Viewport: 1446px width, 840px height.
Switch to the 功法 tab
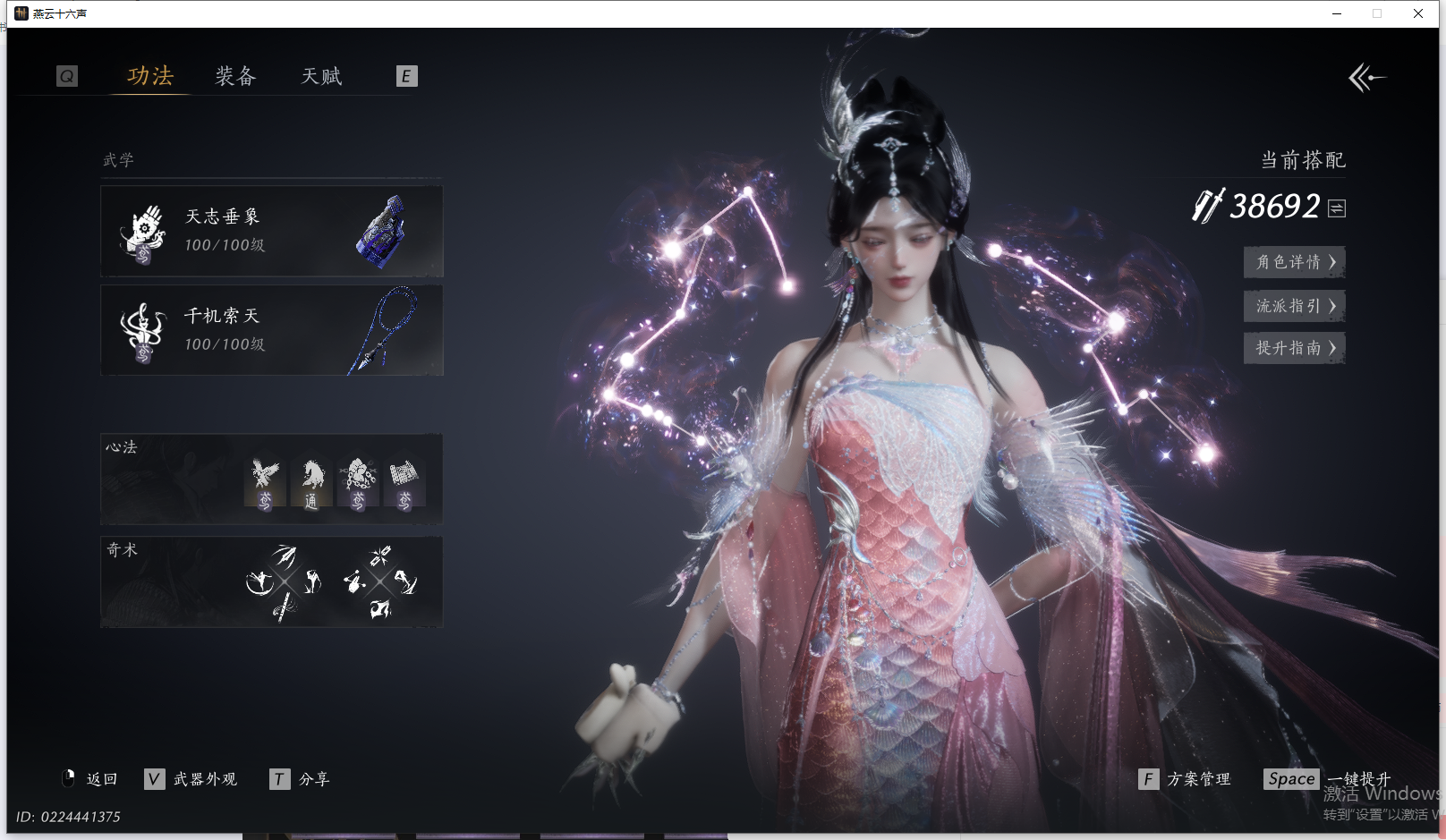click(x=149, y=76)
